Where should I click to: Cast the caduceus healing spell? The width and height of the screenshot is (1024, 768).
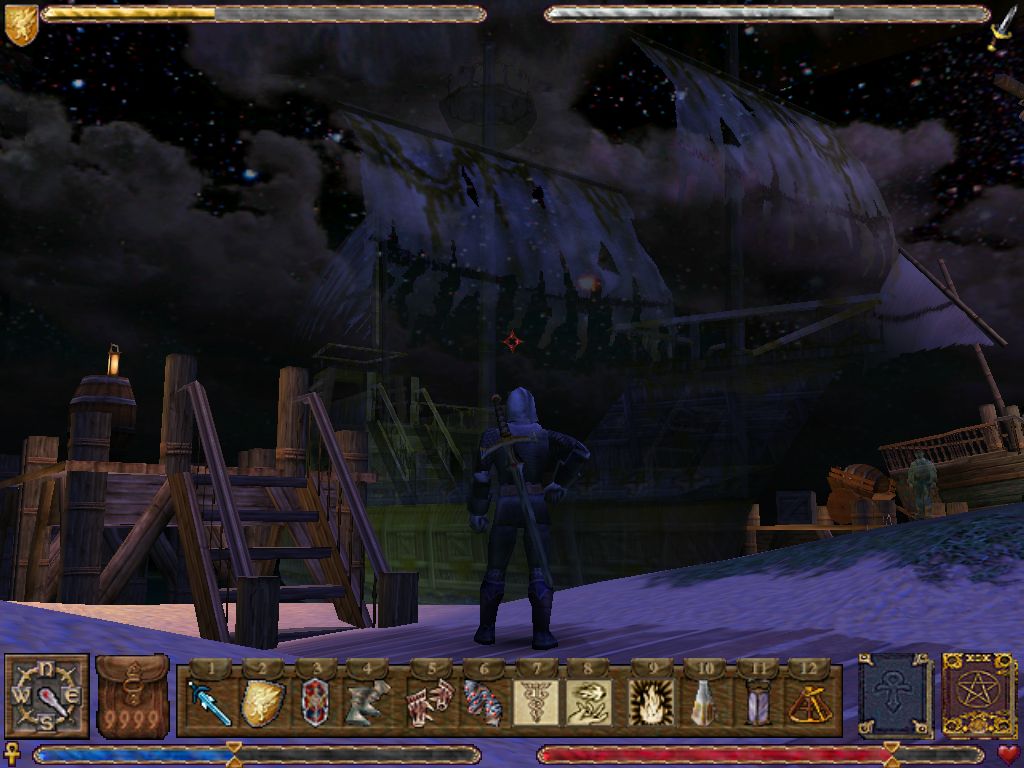(535, 703)
